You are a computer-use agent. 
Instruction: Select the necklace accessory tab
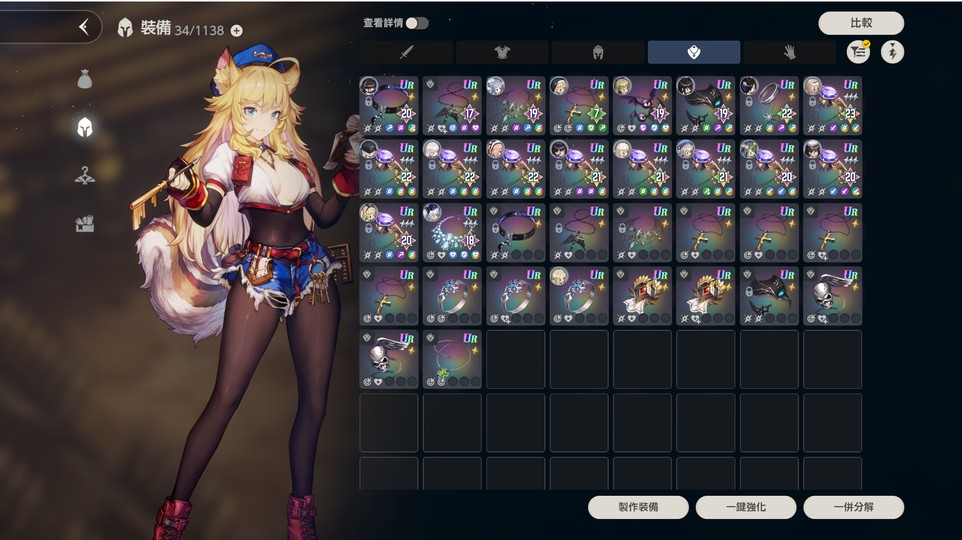pyautogui.click(x=694, y=52)
